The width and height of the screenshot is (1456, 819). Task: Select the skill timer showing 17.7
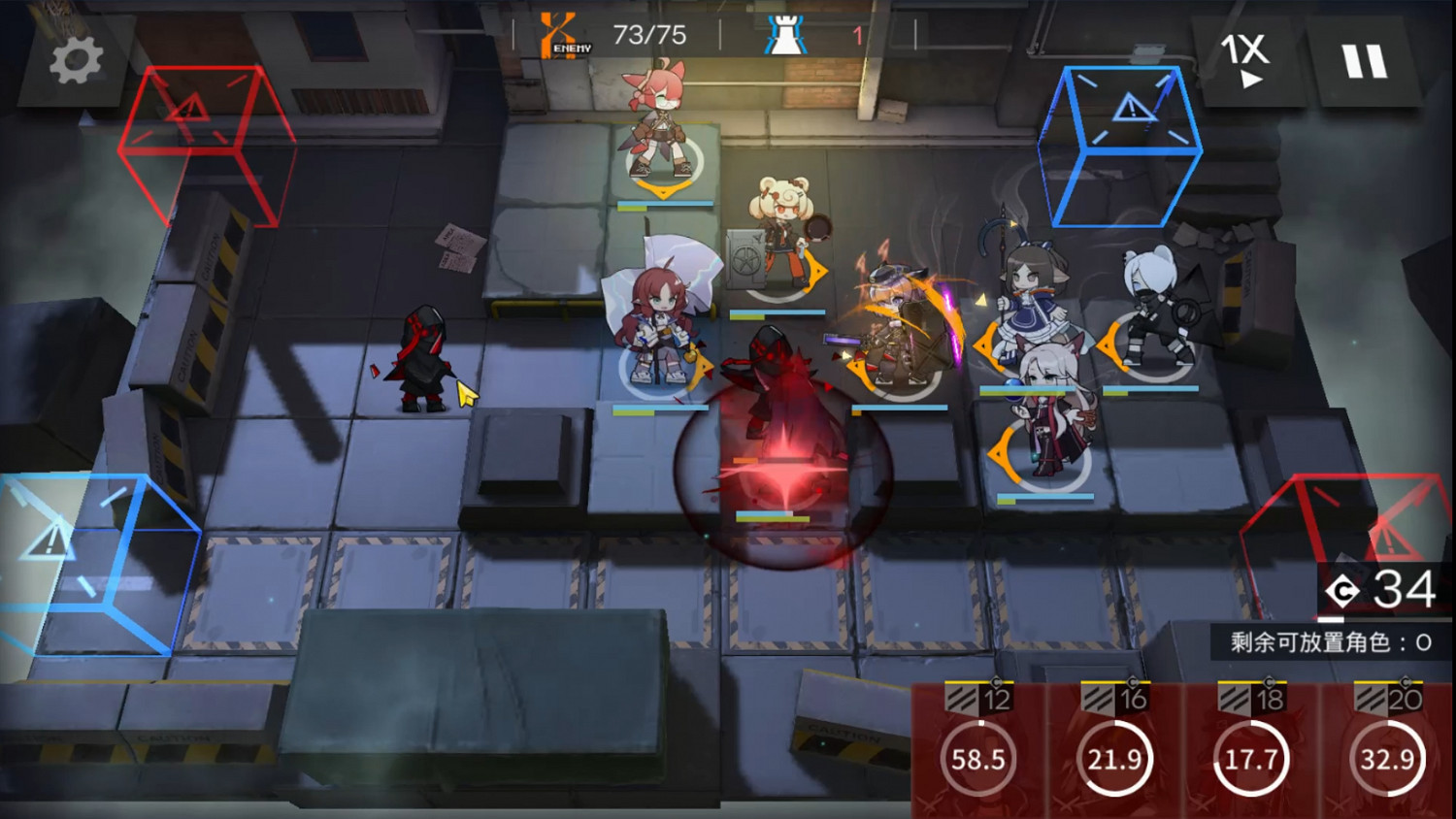point(1252,760)
